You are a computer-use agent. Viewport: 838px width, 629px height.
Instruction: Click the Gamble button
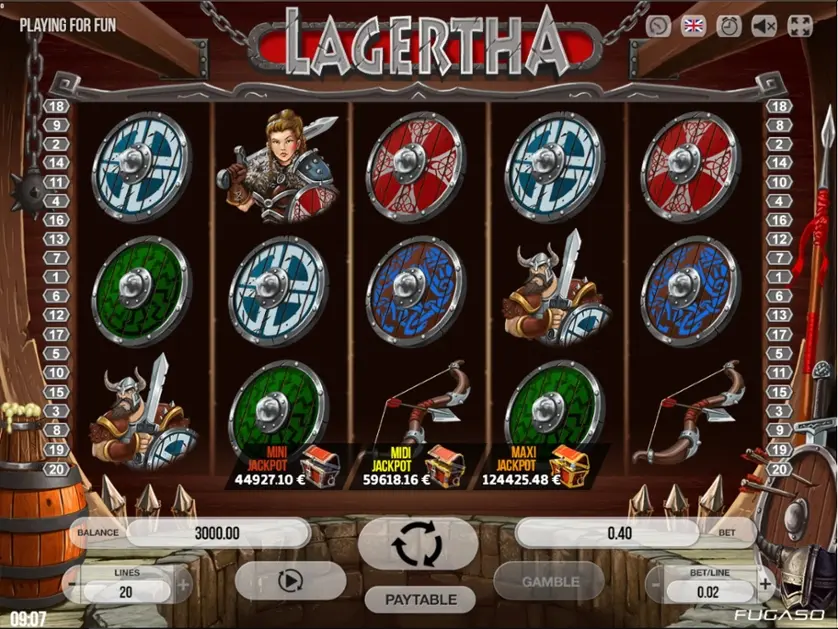tap(549, 581)
